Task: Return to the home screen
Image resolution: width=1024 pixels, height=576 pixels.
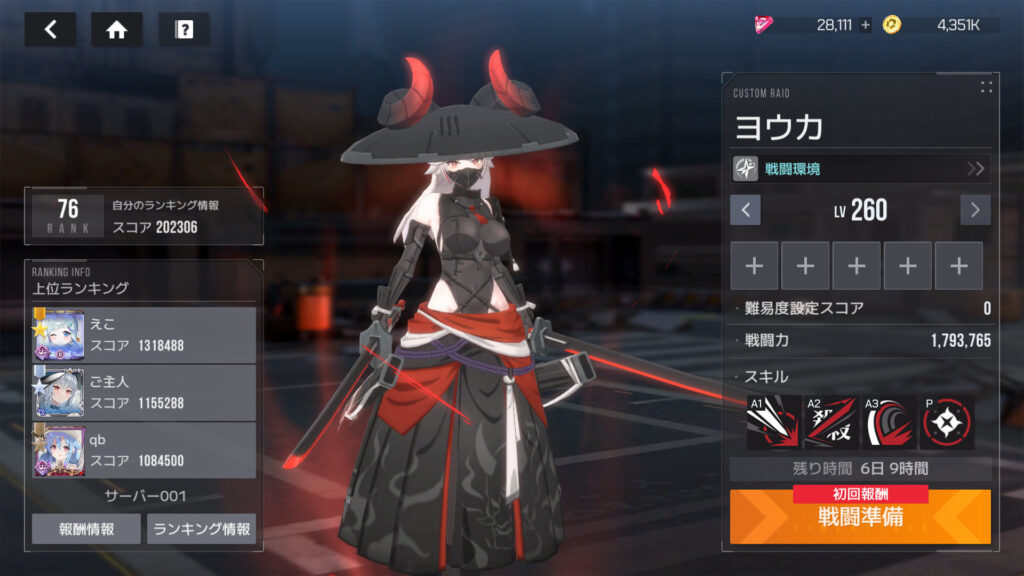Action: [116, 30]
